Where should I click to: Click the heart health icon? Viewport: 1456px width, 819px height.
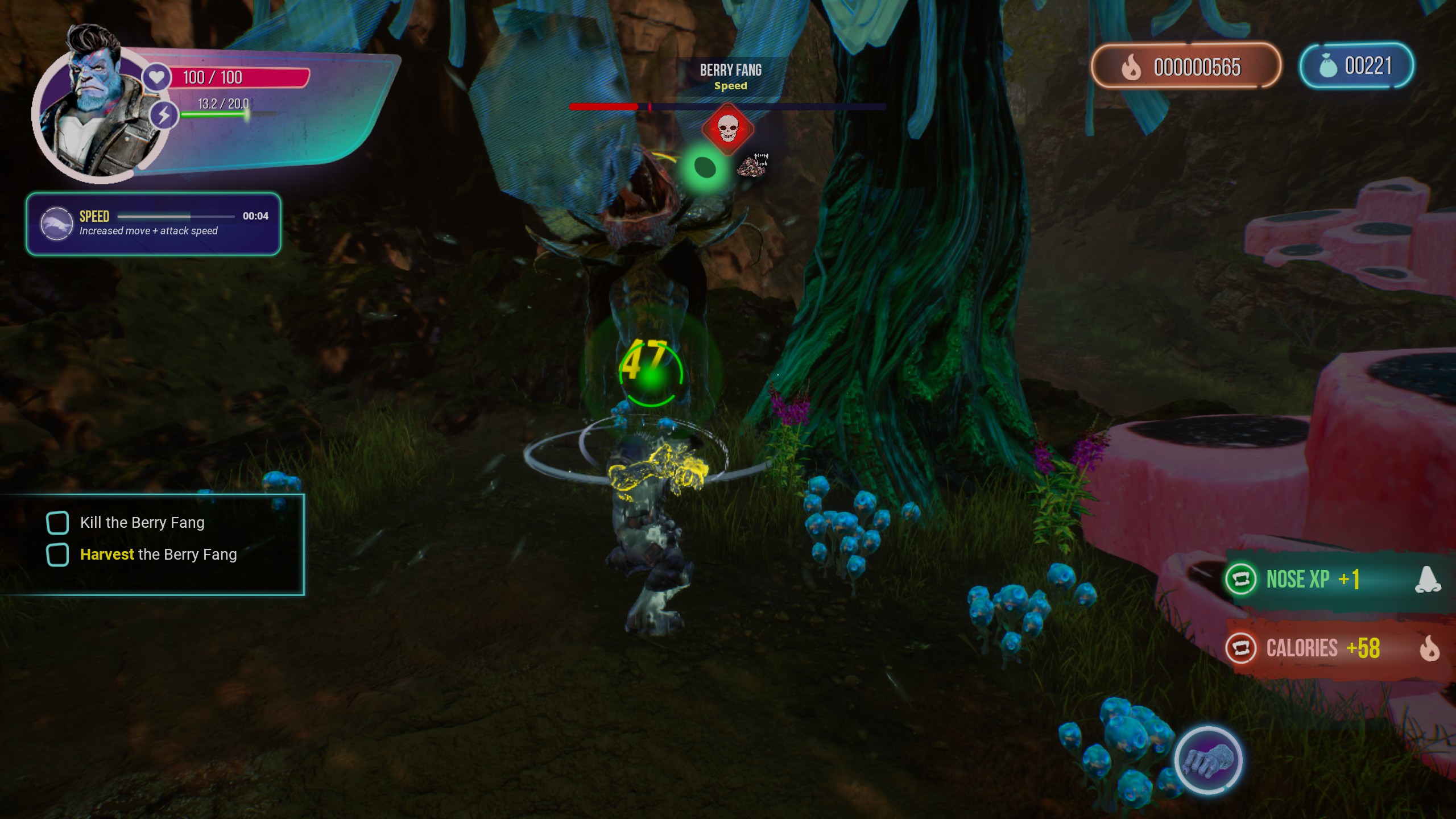157,77
